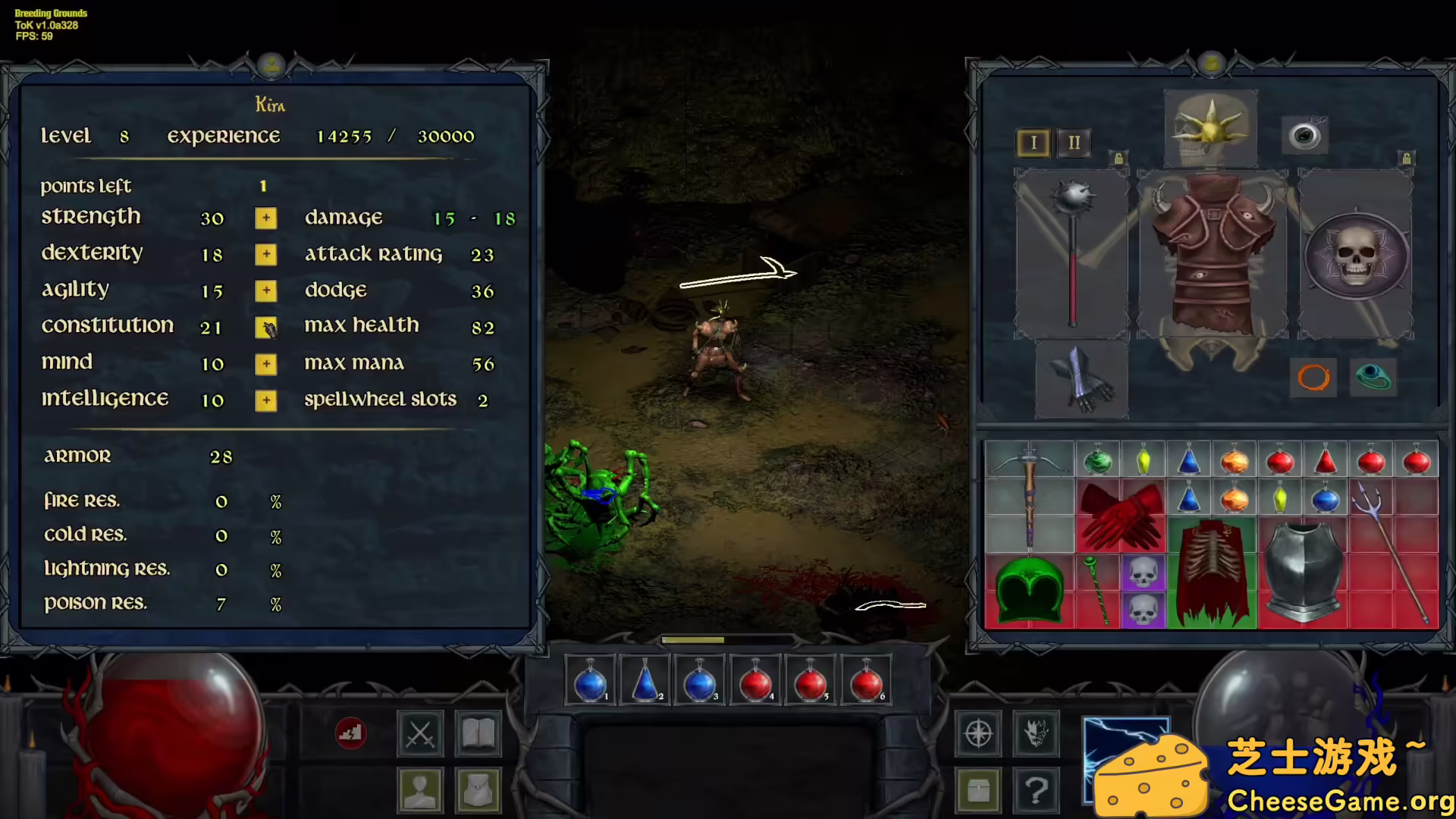
Task: Click the crossed swords button
Action: [420, 733]
